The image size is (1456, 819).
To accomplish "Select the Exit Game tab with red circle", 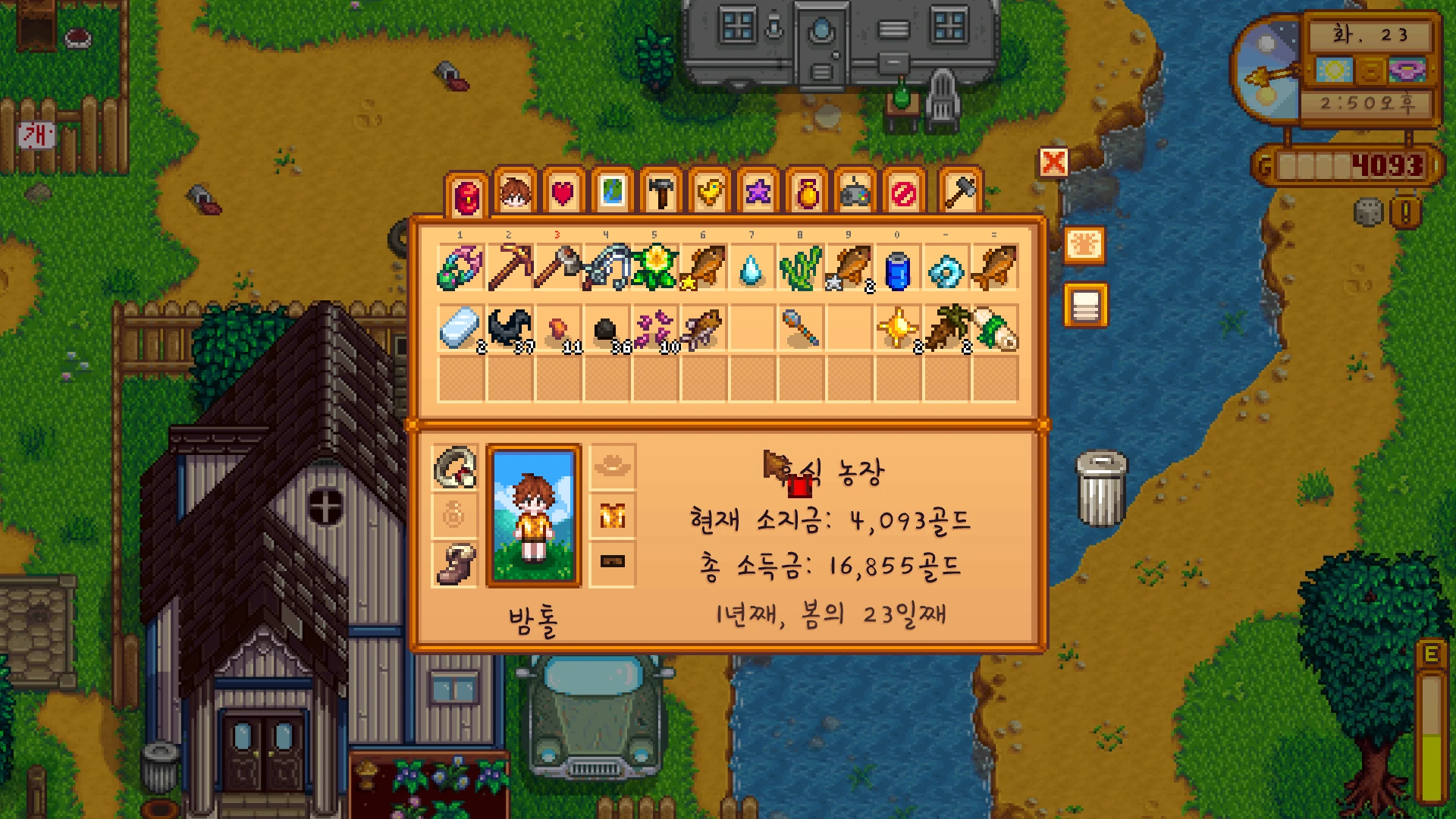I will pos(904,193).
